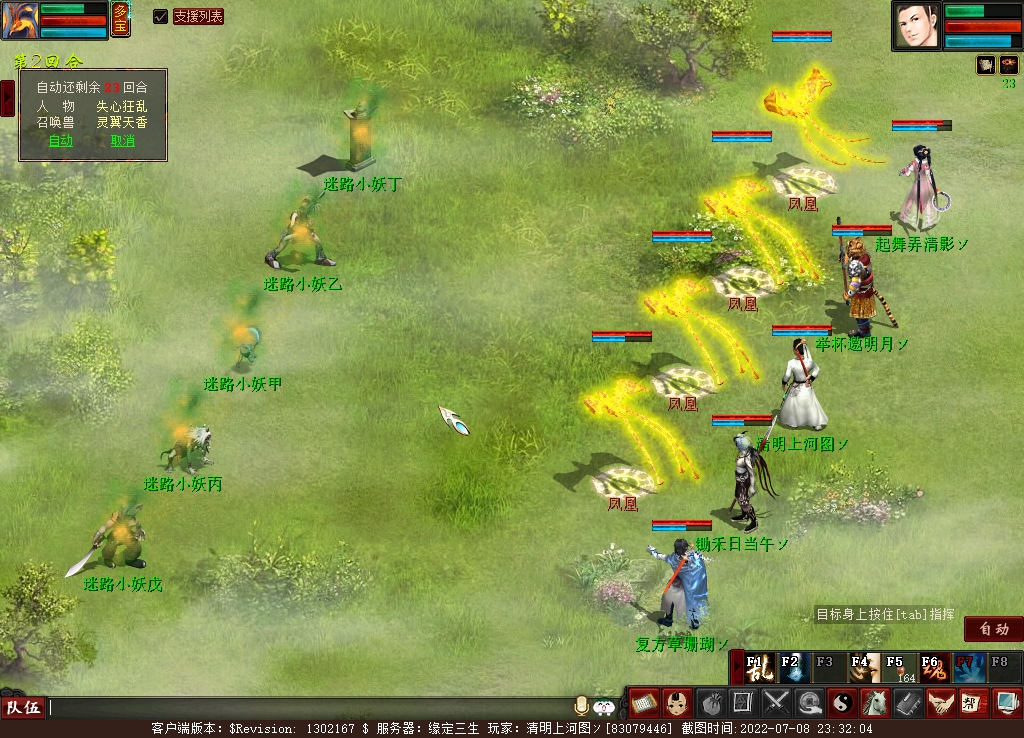Activate the F2 blue spirit skill
The height and width of the screenshot is (738, 1024).
click(x=793, y=667)
